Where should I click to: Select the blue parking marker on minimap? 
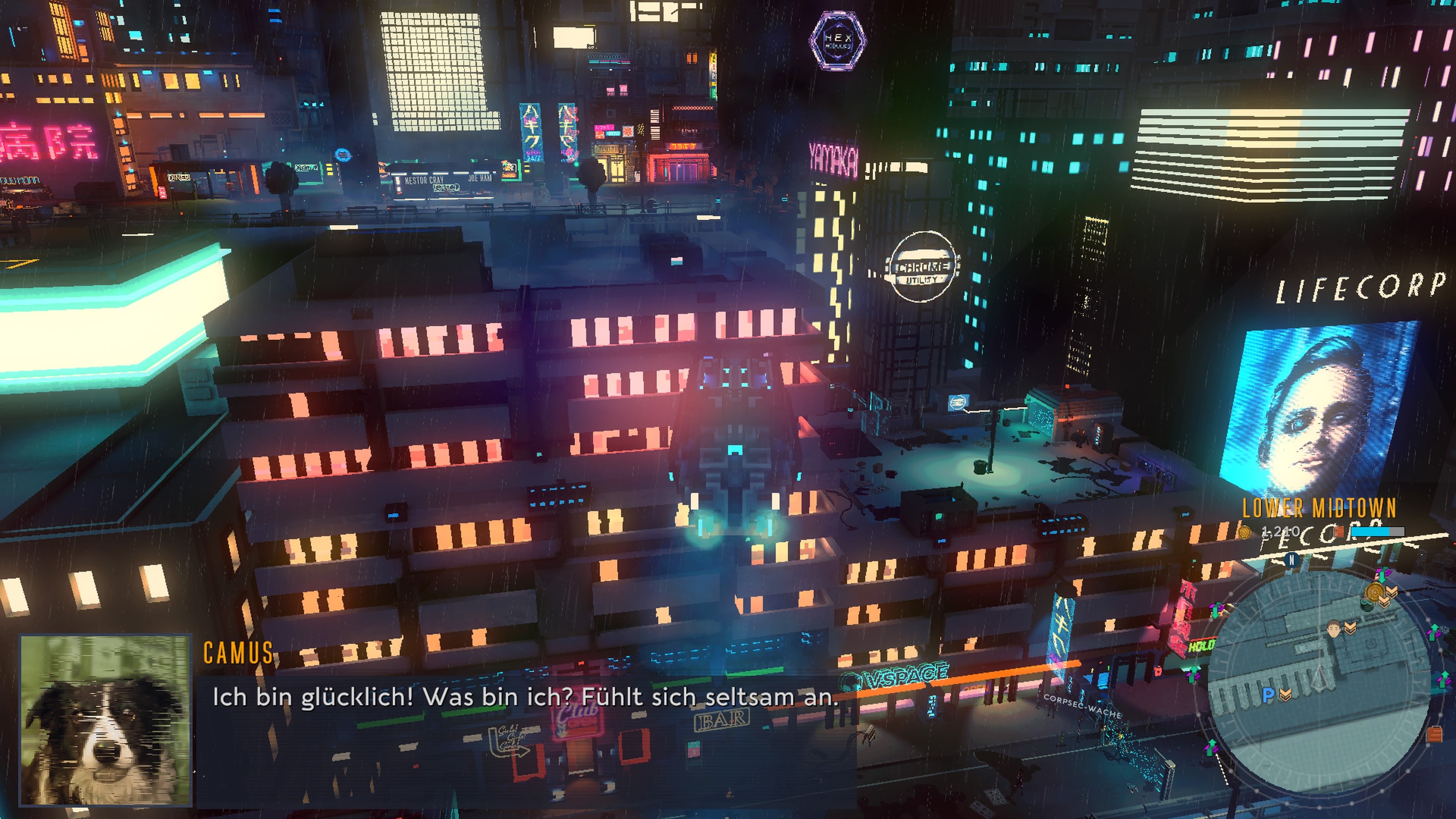pyautogui.click(x=1268, y=695)
